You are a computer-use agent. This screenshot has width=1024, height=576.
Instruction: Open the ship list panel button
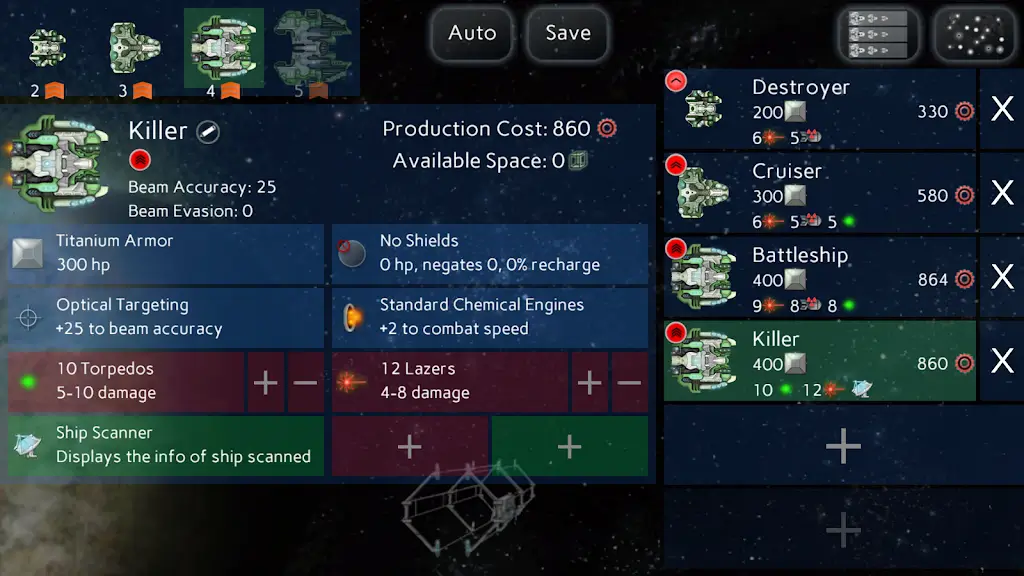click(x=878, y=35)
